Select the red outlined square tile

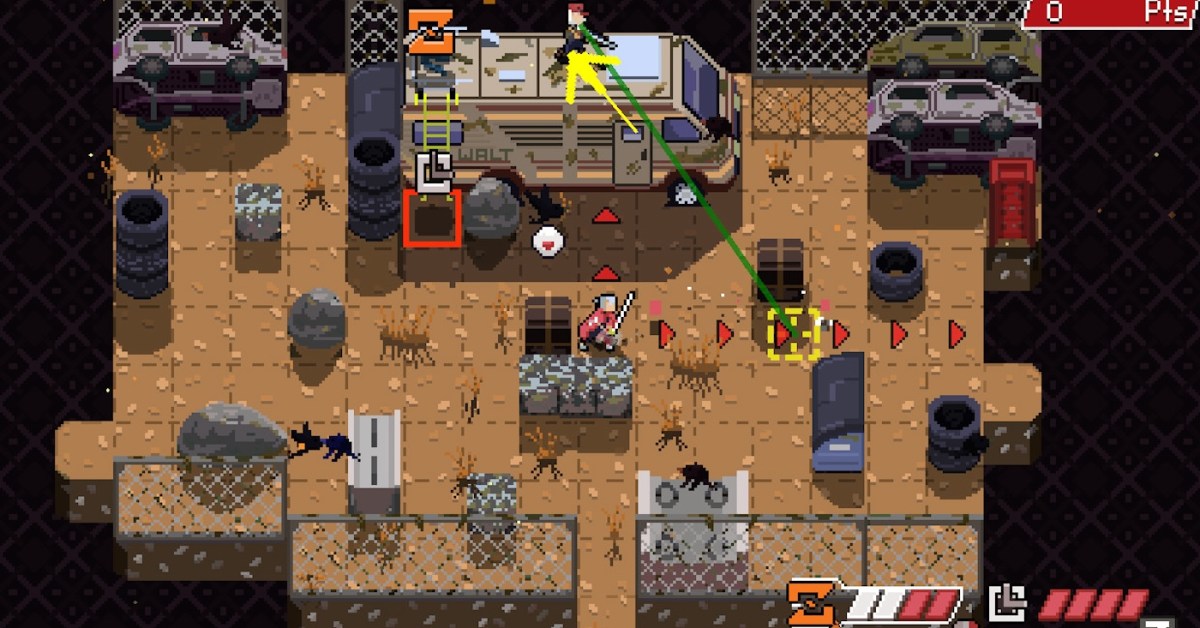pyautogui.click(x=432, y=219)
